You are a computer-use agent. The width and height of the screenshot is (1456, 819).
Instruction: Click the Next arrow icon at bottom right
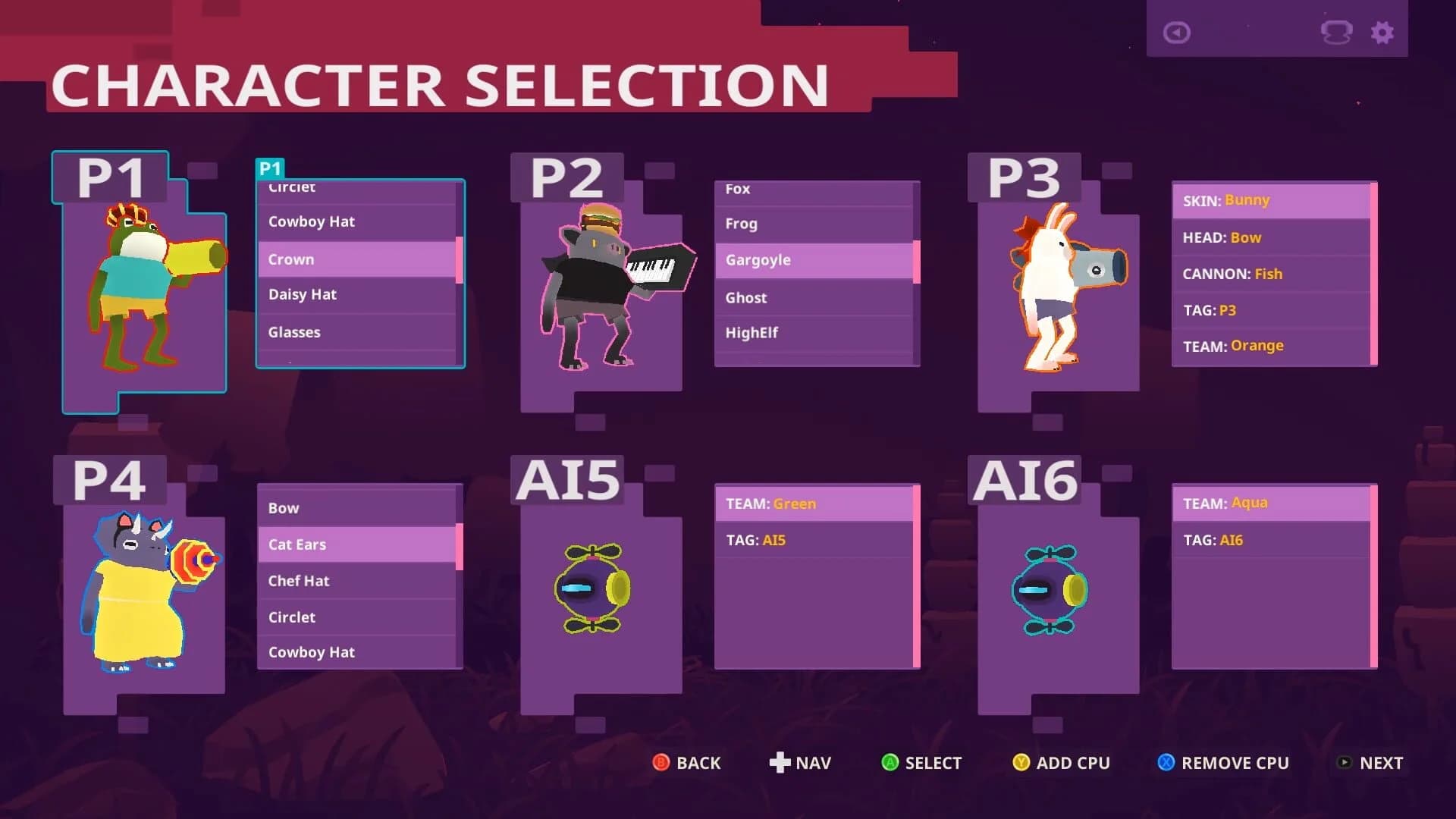pyautogui.click(x=1345, y=764)
